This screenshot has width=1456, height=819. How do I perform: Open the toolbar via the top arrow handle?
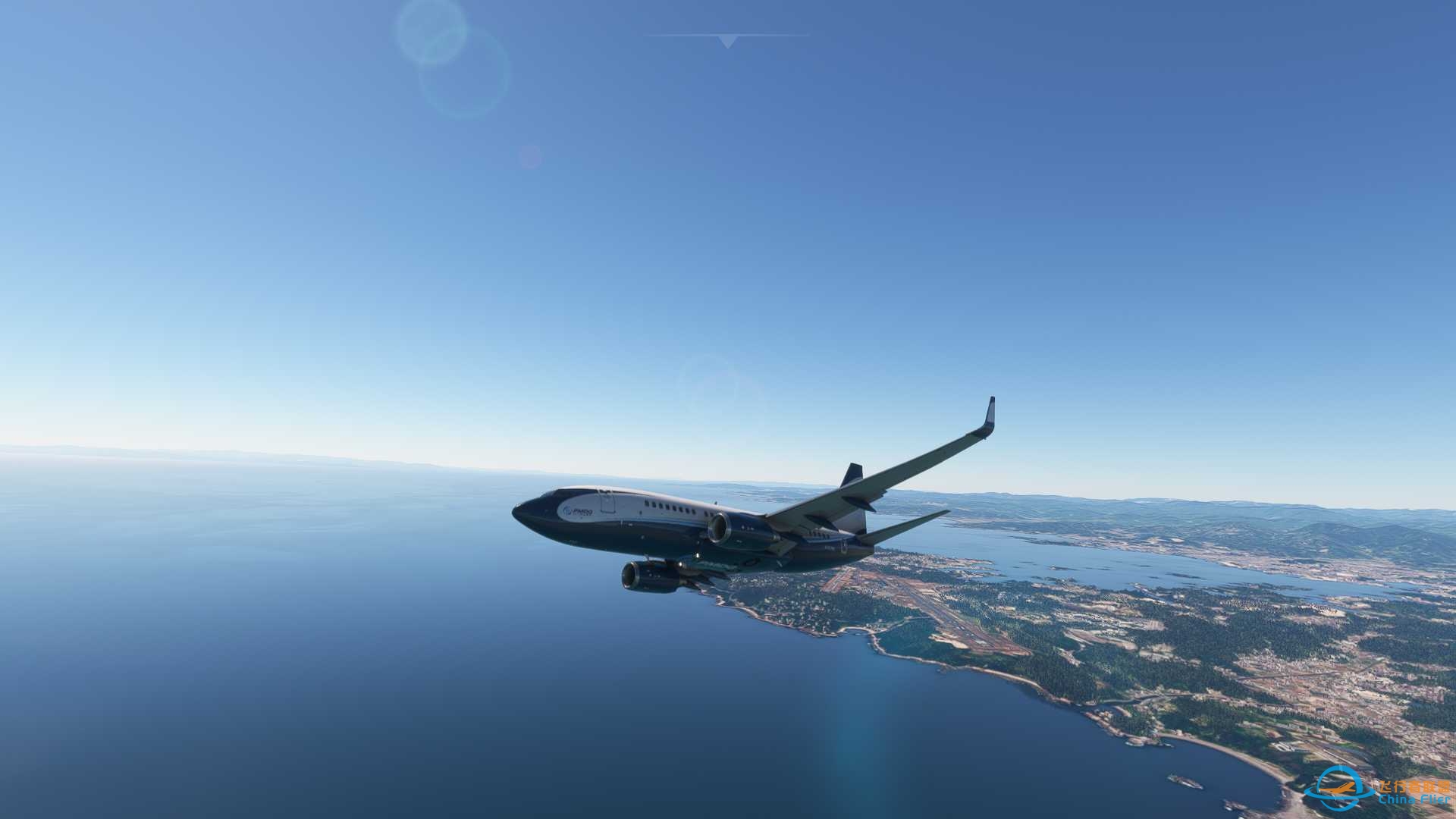(727, 41)
